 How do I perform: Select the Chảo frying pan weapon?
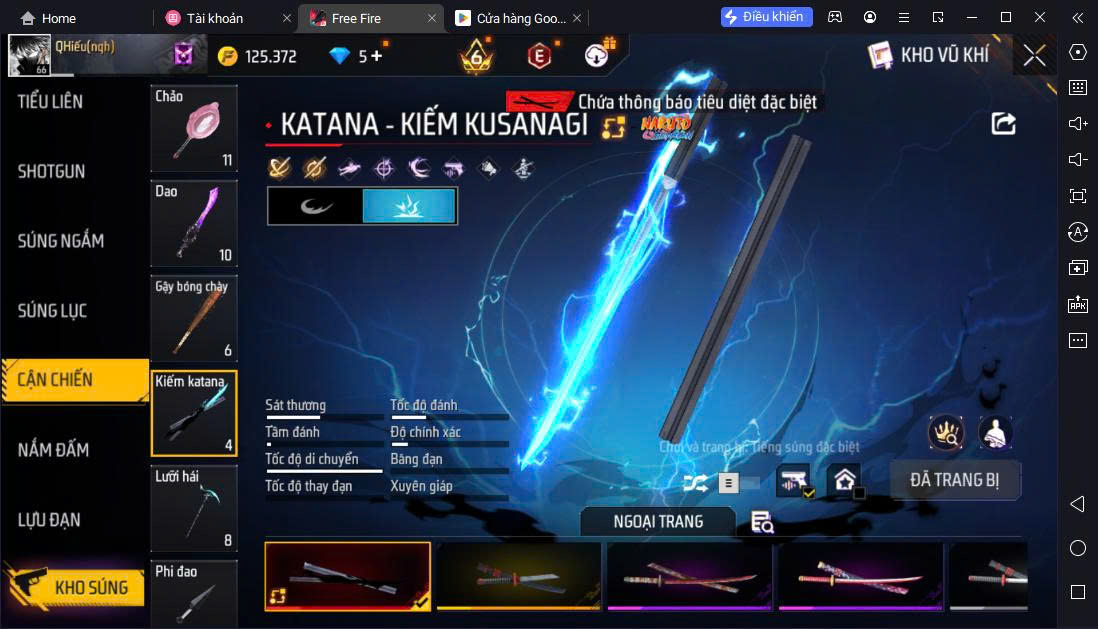pyautogui.click(x=194, y=129)
